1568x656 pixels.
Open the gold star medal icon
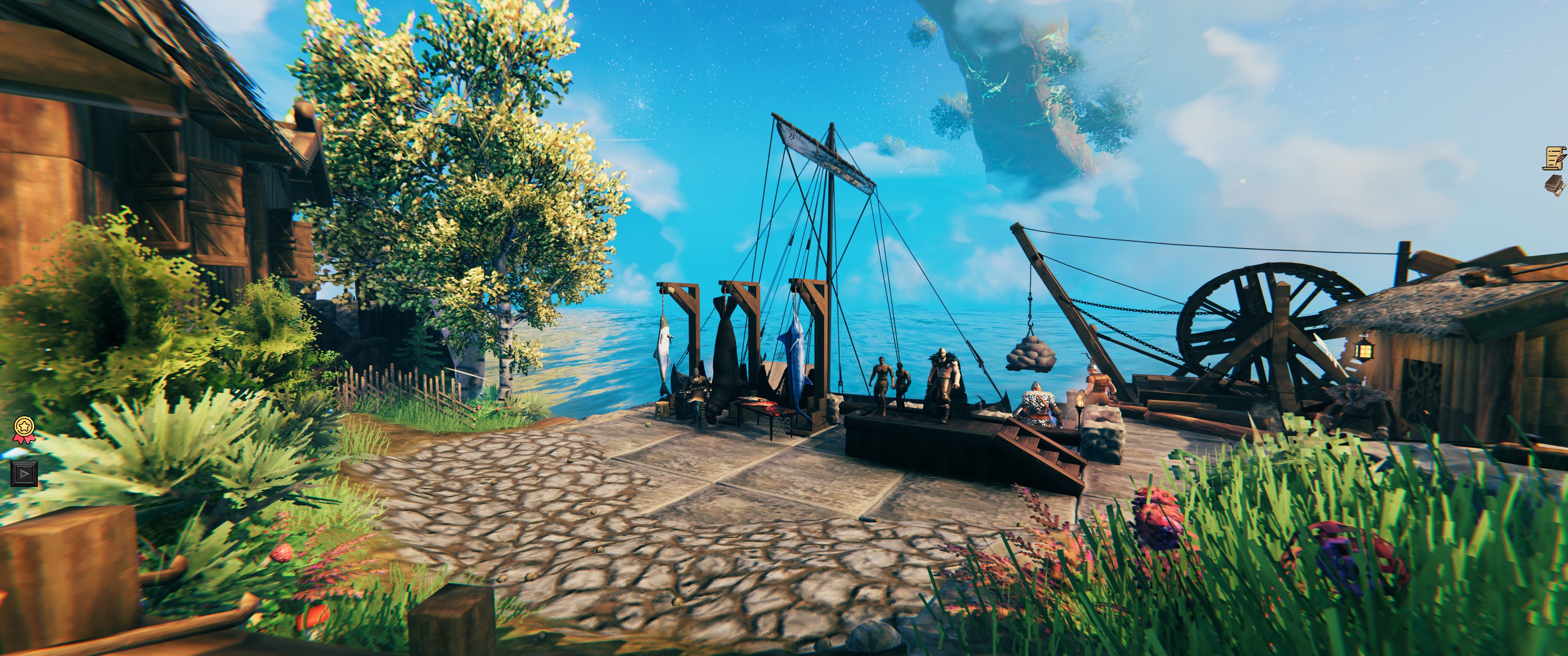tap(24, 428)
